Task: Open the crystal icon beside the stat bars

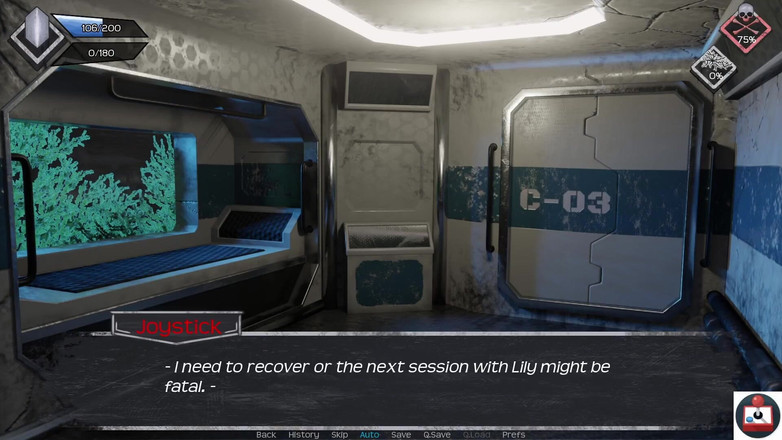Action: 33,34
